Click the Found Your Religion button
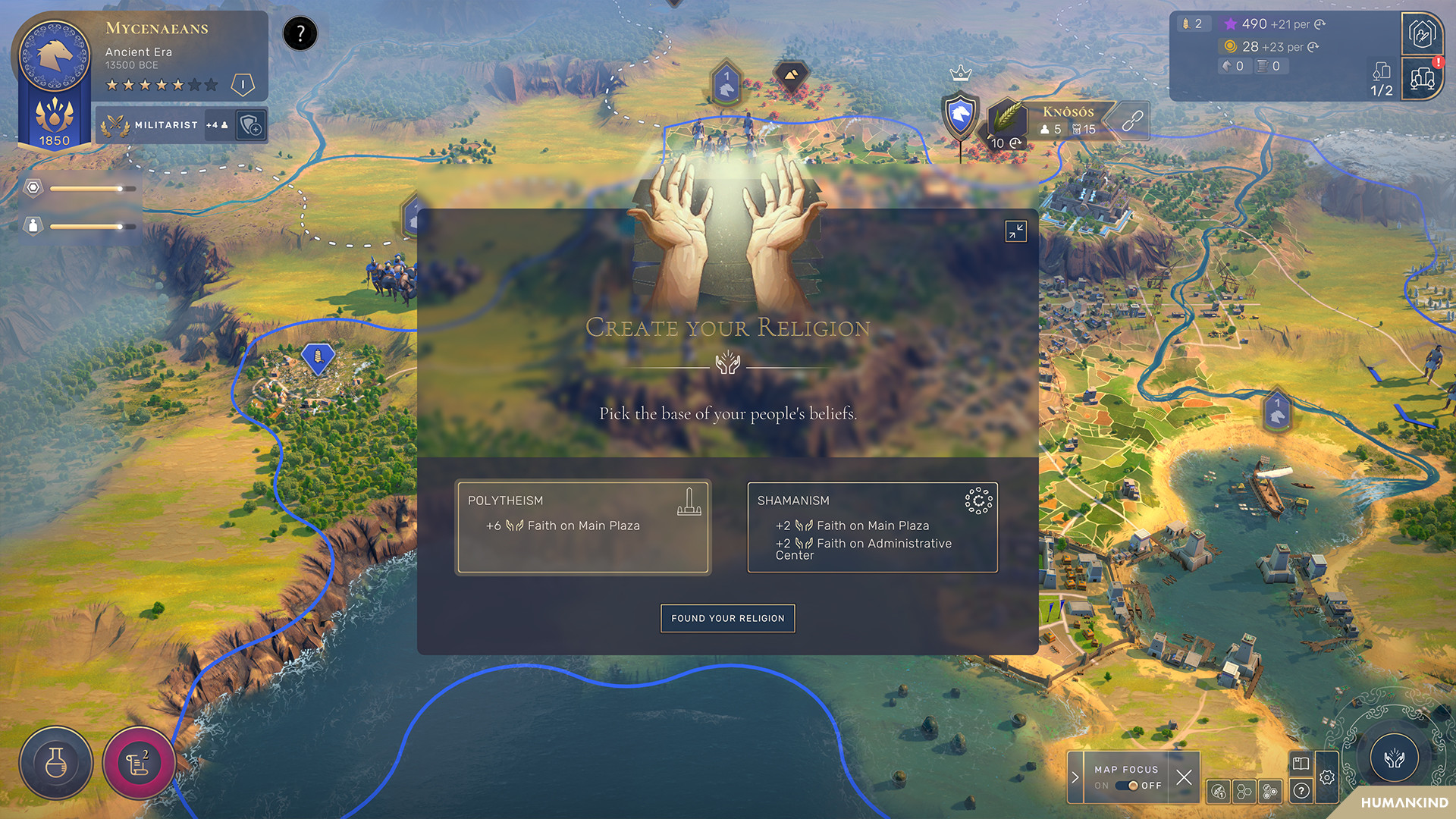The image size is (1456, 819). tap(727, 618)
